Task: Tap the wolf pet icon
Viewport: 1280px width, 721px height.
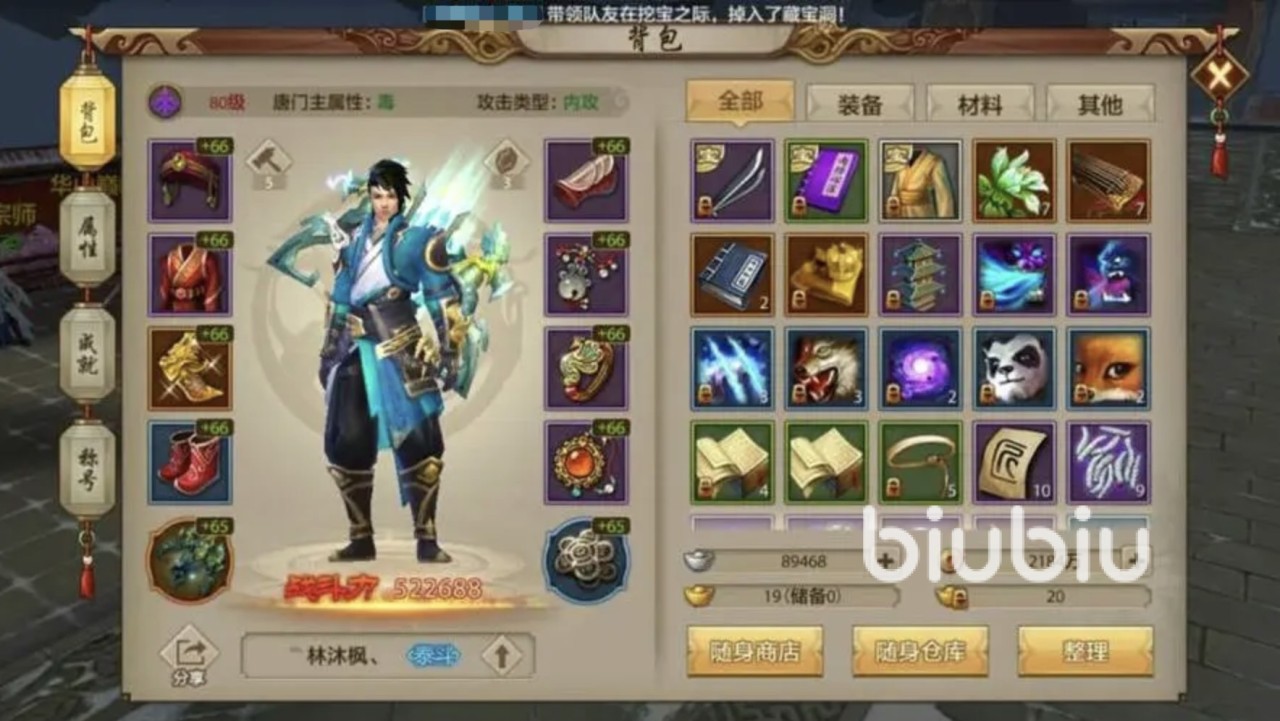Action: point(824,367)
